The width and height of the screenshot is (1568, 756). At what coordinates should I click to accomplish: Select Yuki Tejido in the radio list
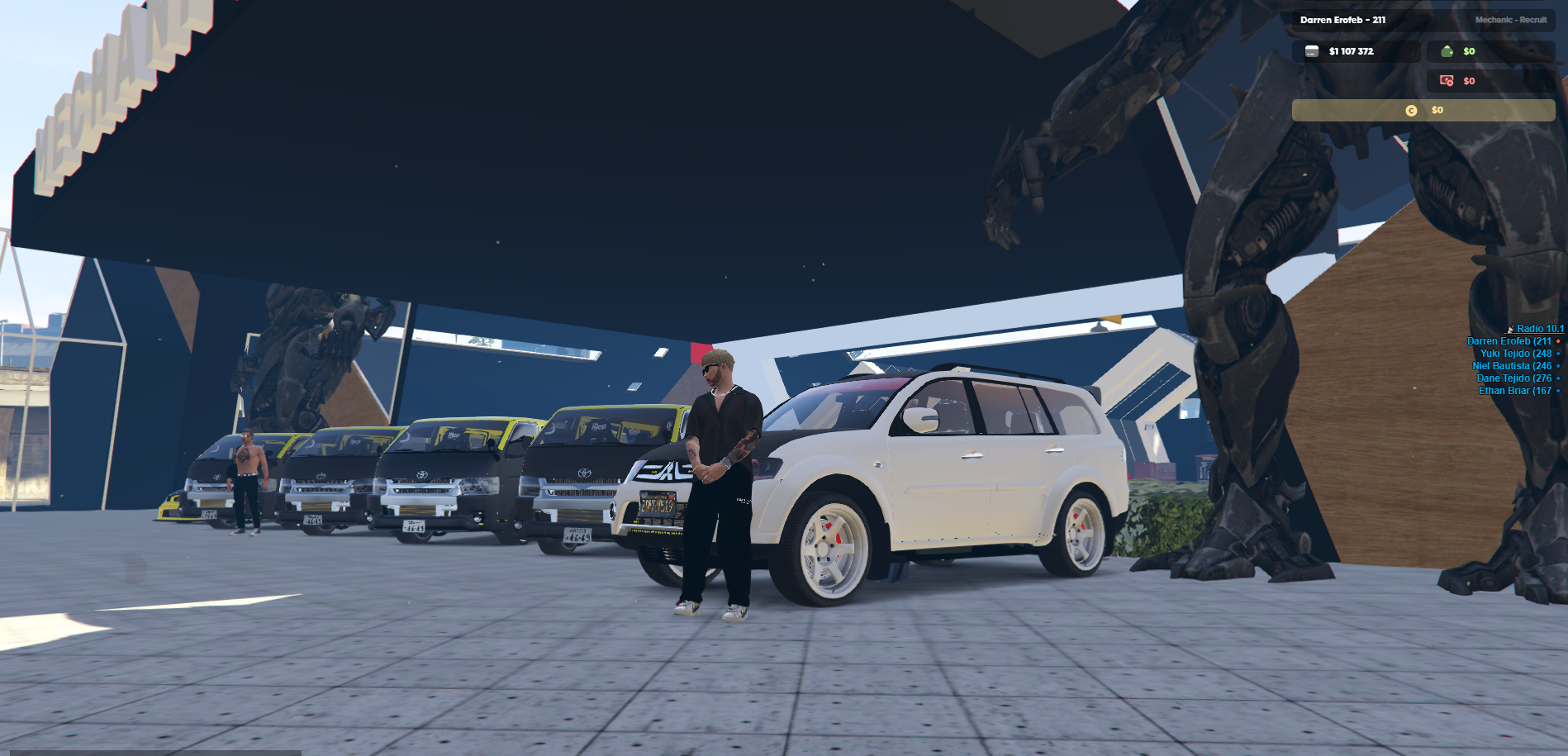pyautogui.click(x=1515, y=354)
